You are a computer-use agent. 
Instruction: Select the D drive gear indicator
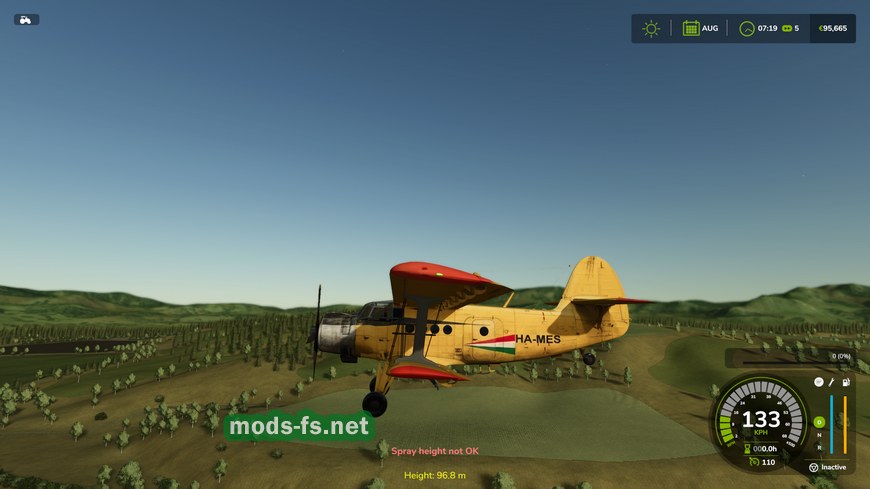[x=819, y=422]
